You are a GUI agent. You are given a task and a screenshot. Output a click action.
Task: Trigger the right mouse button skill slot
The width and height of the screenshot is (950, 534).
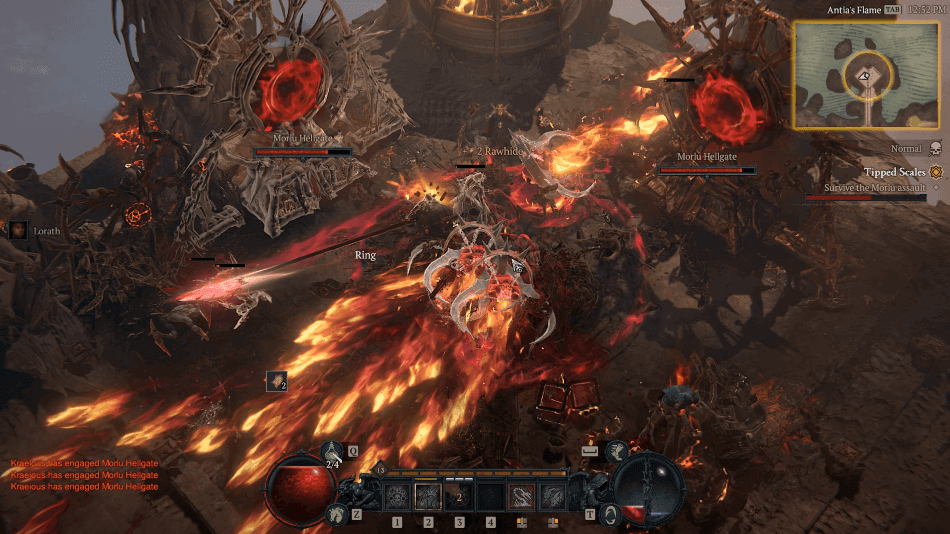pyautogui.click(x=552, y=496)
